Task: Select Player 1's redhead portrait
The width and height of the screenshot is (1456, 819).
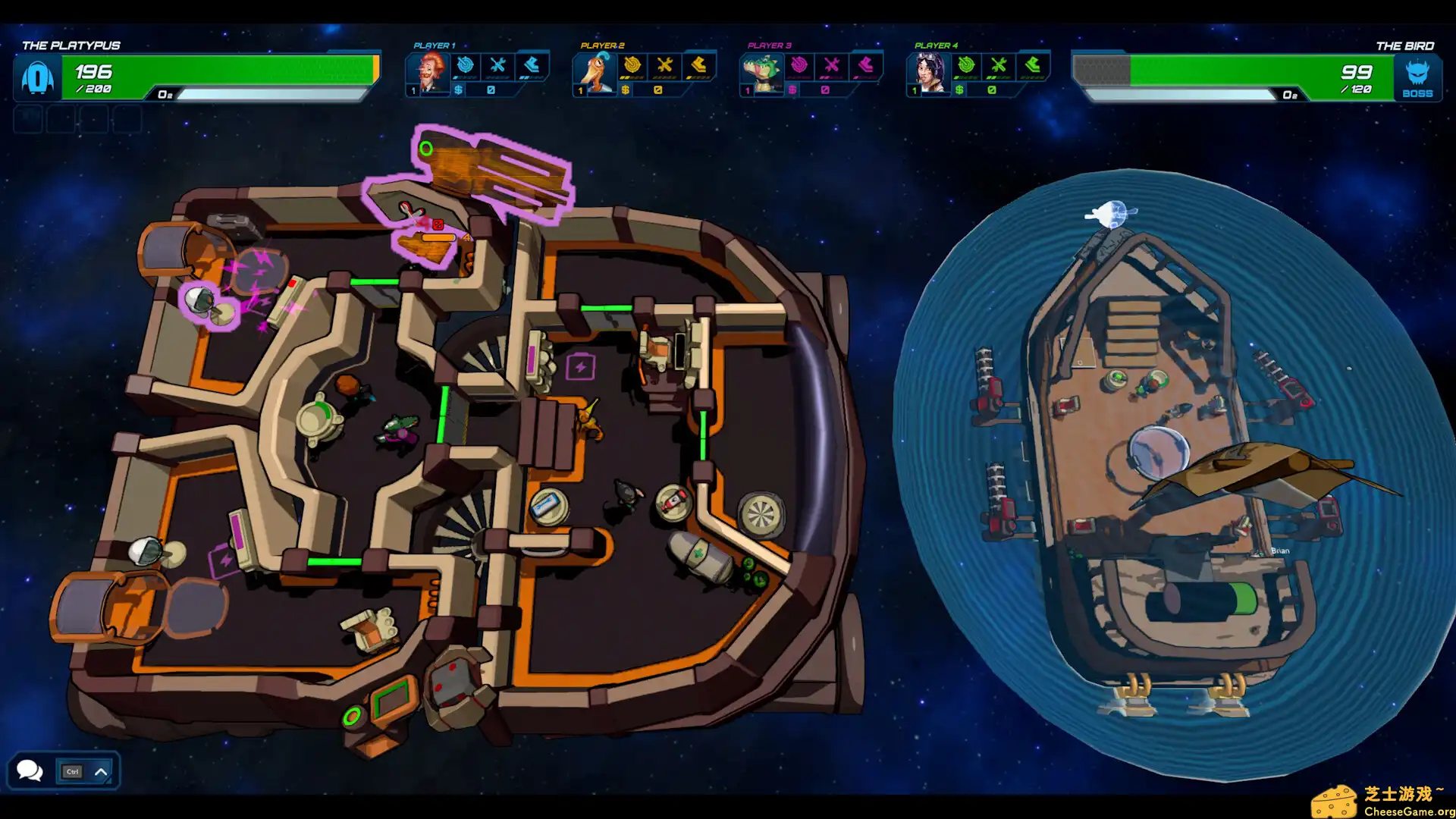Action: click(x=428, y=73)
